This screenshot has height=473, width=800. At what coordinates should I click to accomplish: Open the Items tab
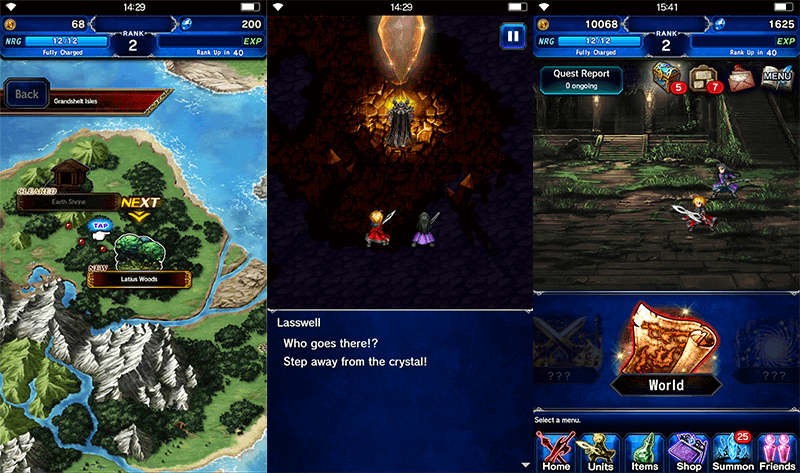point(643,451)
